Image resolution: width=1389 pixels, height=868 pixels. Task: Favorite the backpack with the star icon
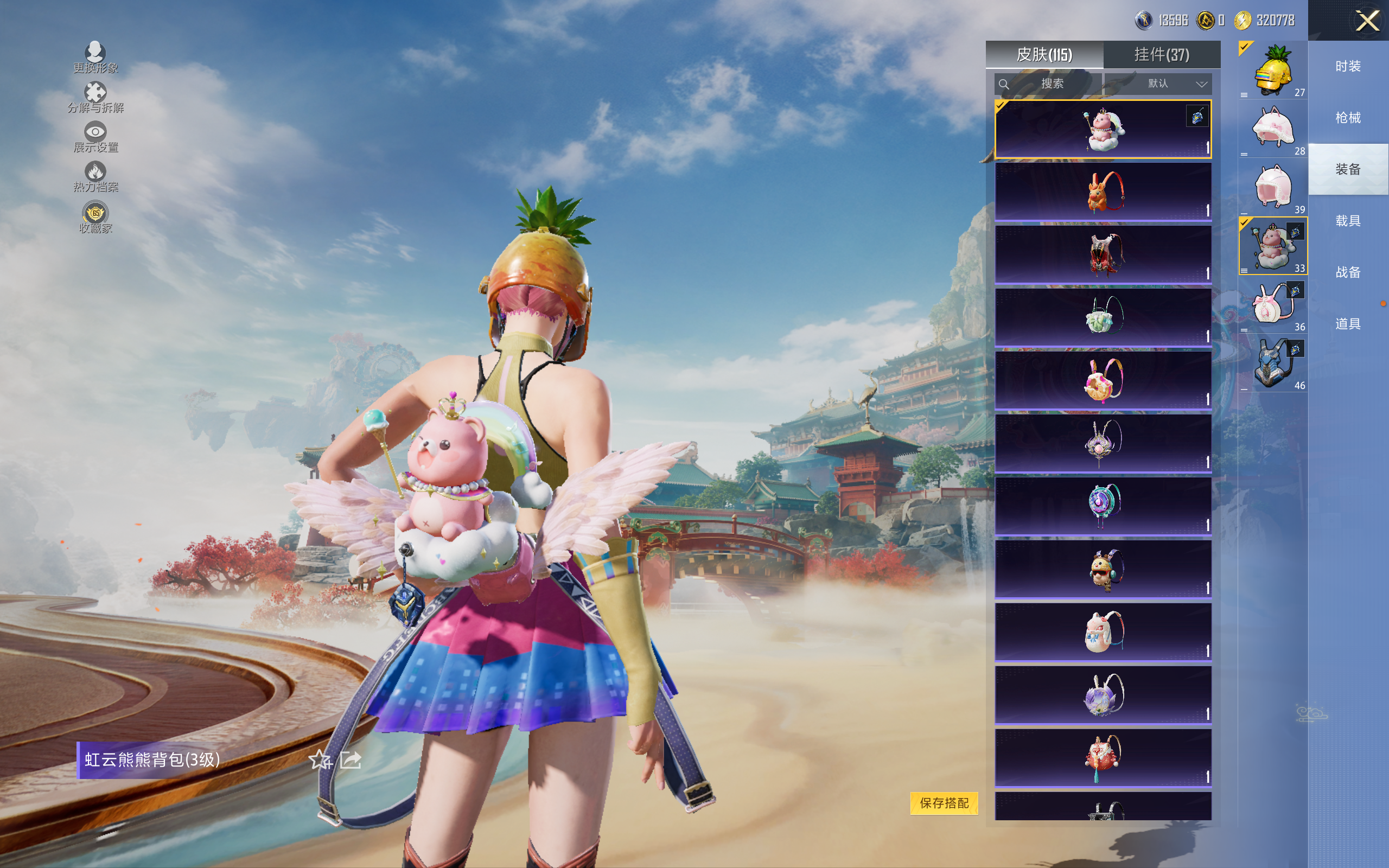click(320, 760)
